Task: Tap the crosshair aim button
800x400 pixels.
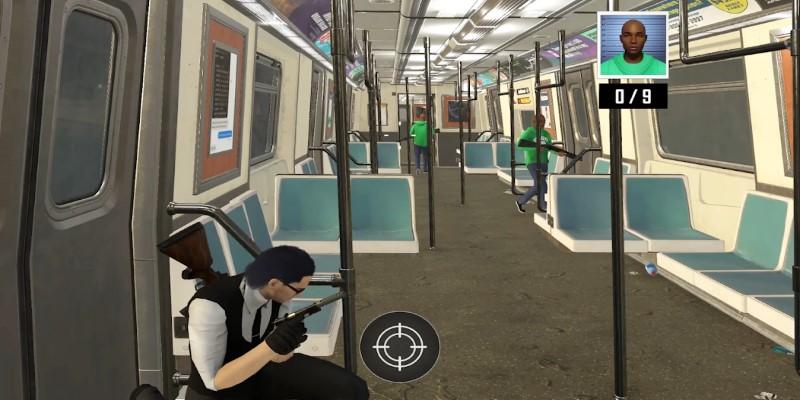Action: click(x=399, y=347)
